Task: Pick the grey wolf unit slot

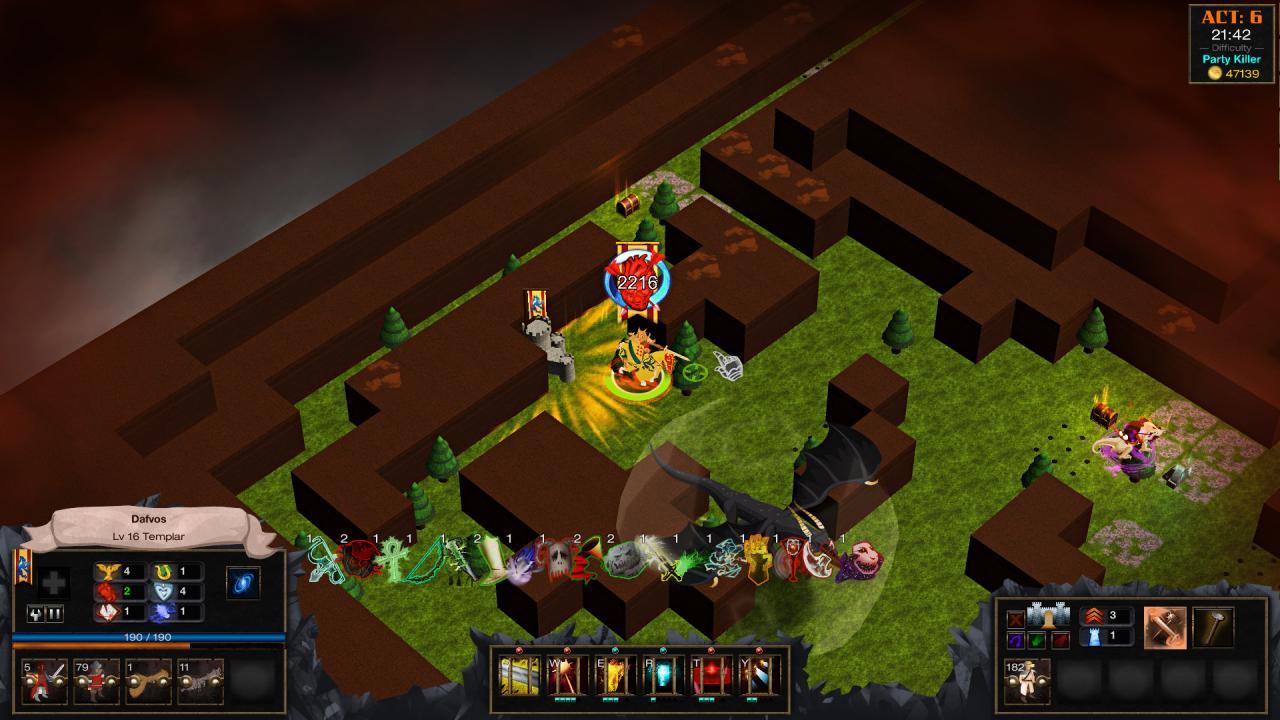Action: (x=201, y=682)
